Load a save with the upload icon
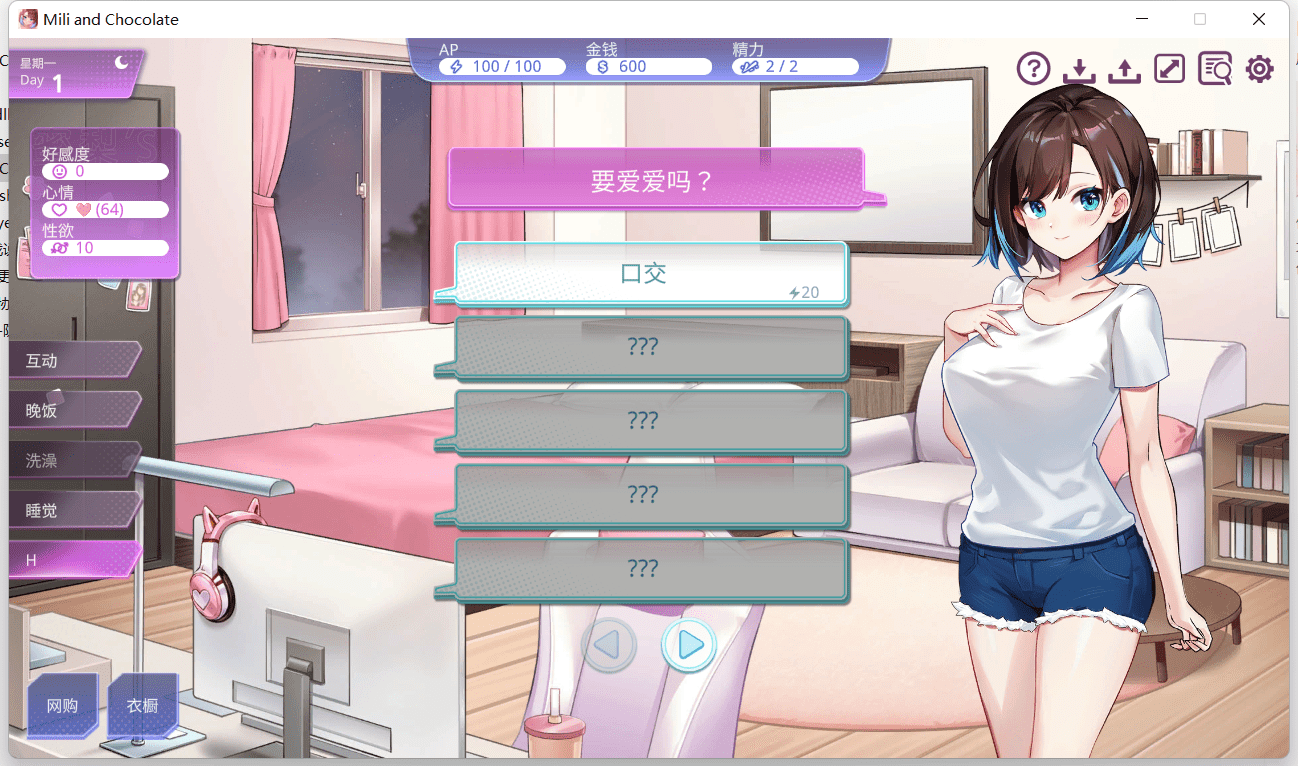This screenshot has width=1298, height=766. [x=1124, y=68]
